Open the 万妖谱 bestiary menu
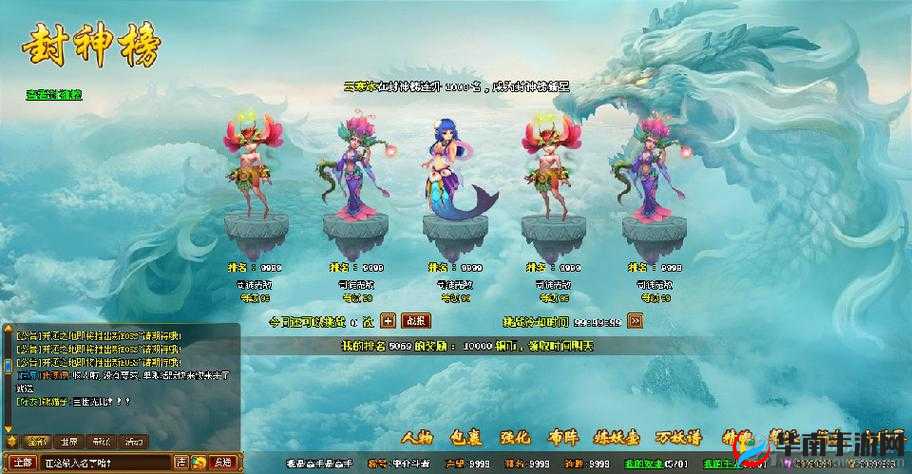Screen dimensions: 912x474 [678, 438]
